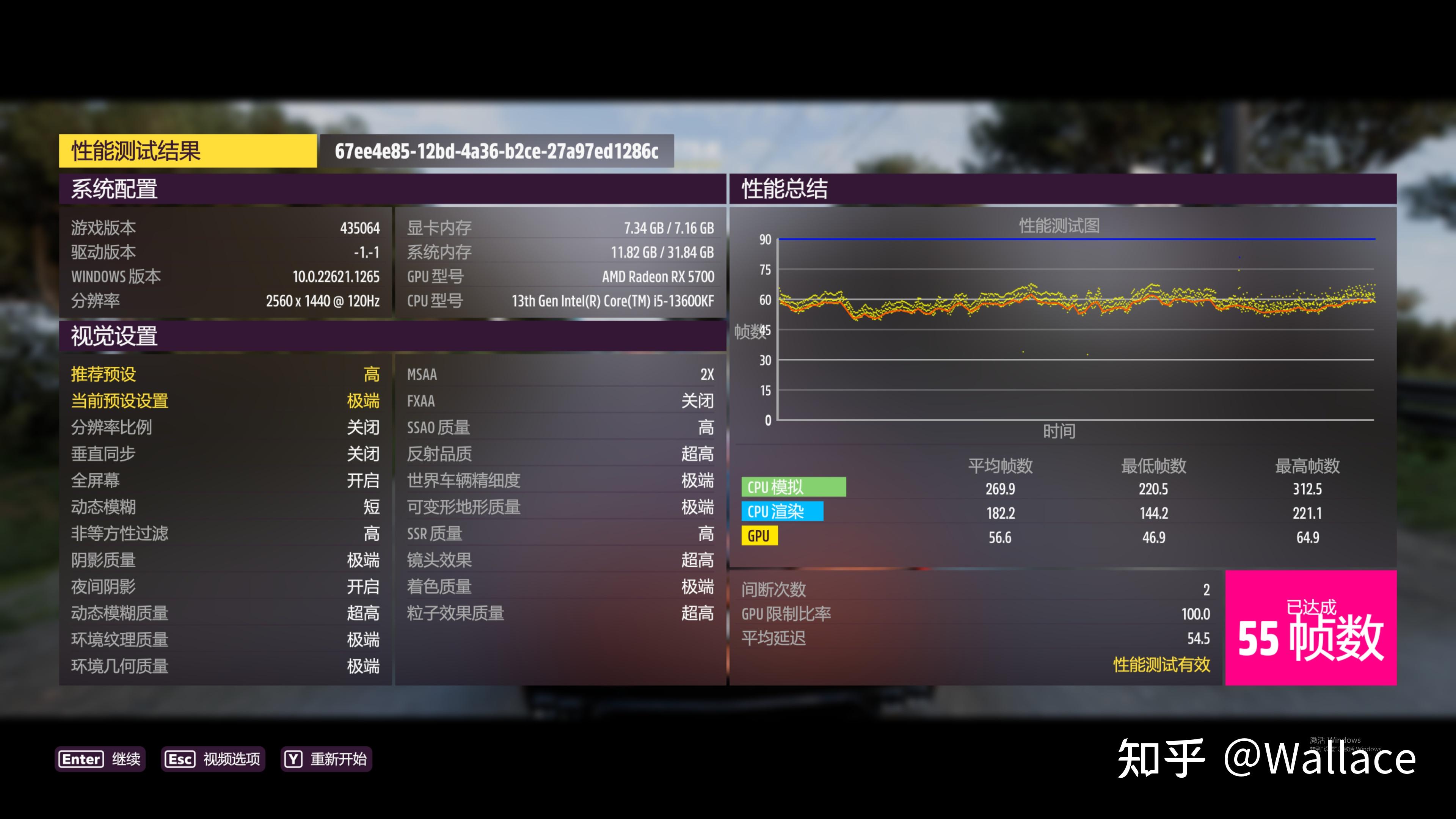Viewport: 1456px width, 819px height.
Task: Select the CPU 渲染 legend chip
Action: click(783, 511)
